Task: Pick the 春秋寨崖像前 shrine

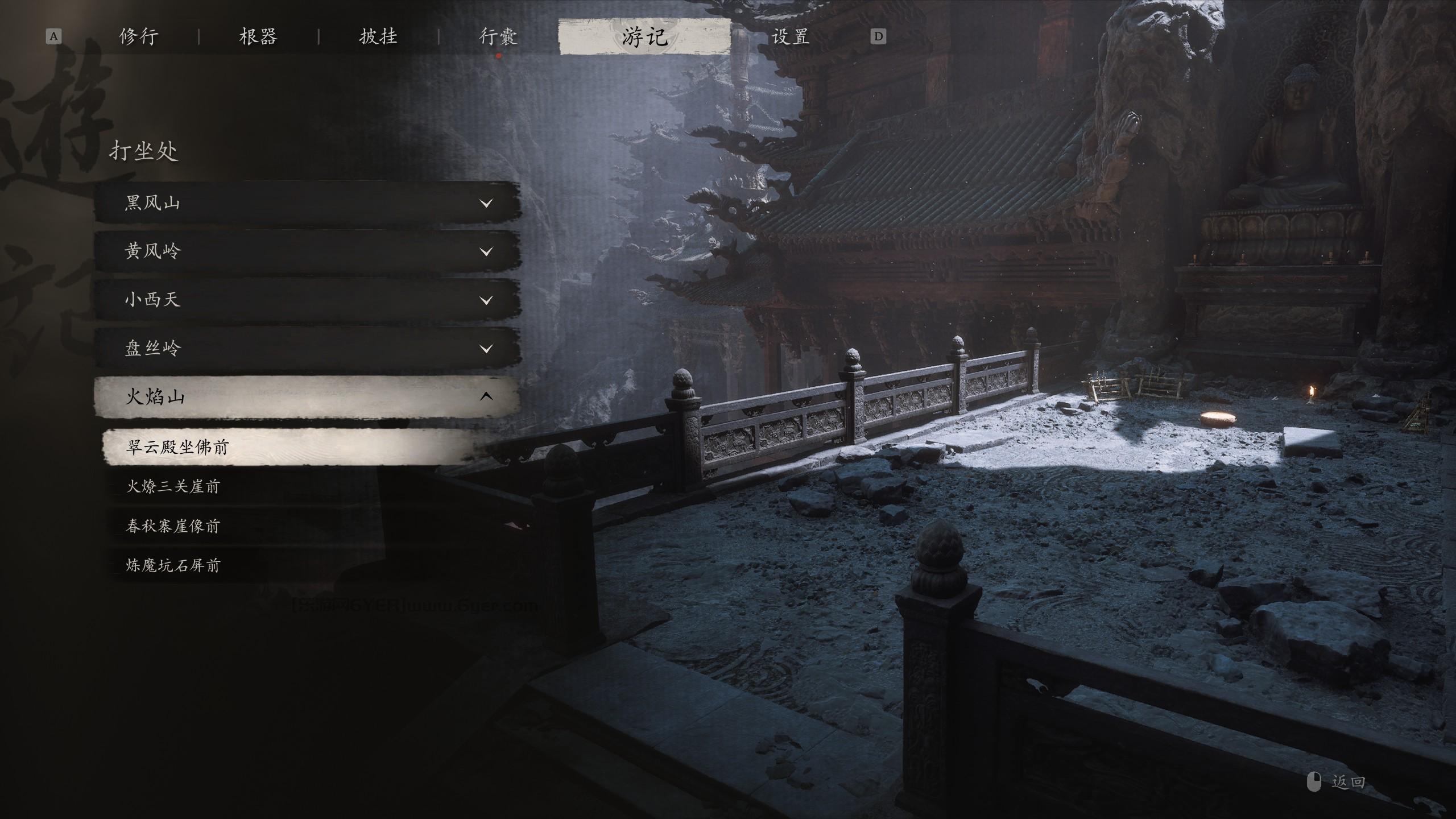Action: click(173, 526)
